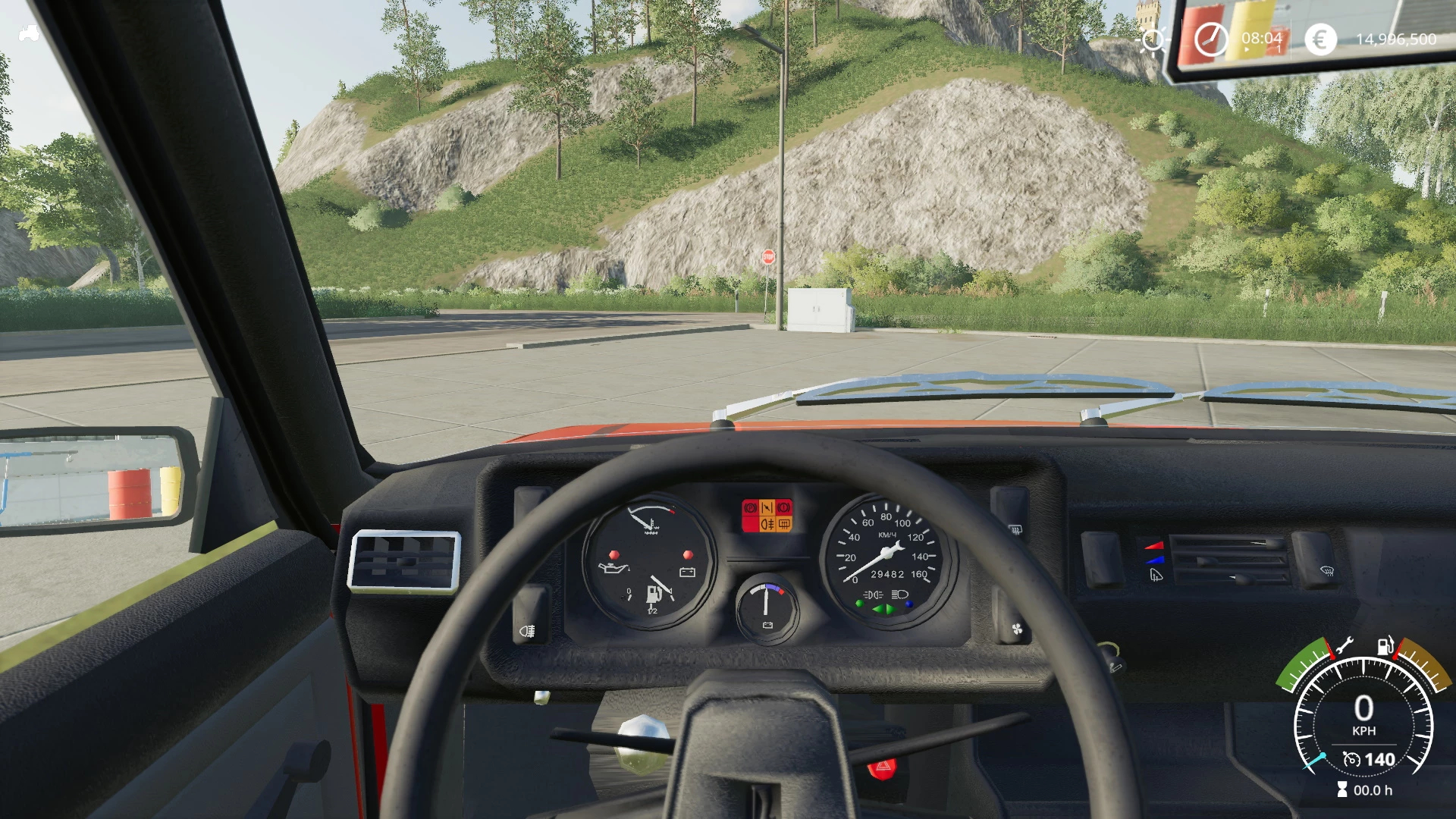The width and height of the screenshot is (1456, 819).
Task: Click the game clock icon
Action: [x=1210, y=39]
